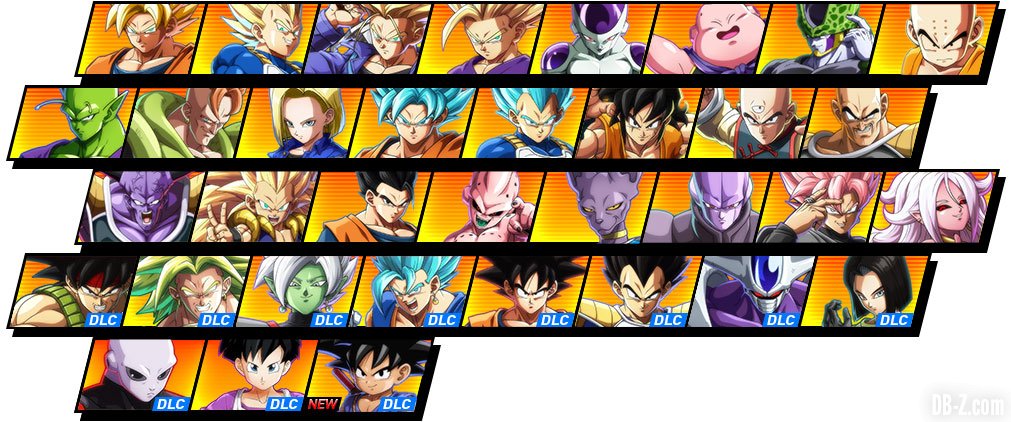Pick the purple horned Captain Ginyu
Image resolution: width=1011 pixels, height=422 pixels.
140,207
